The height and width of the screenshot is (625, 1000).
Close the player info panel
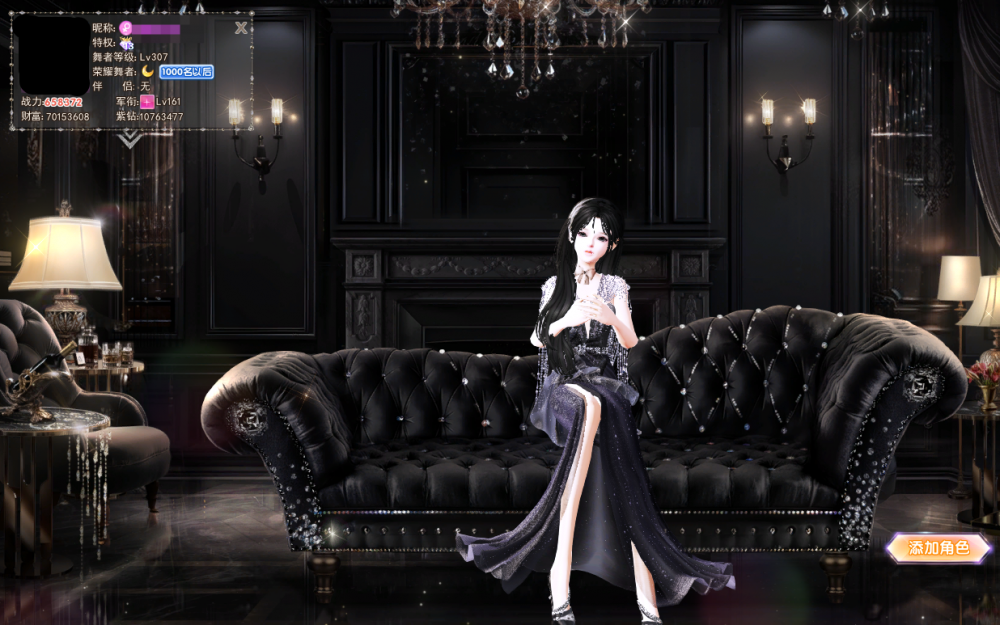pyautogui.click(x=241, y=28)
